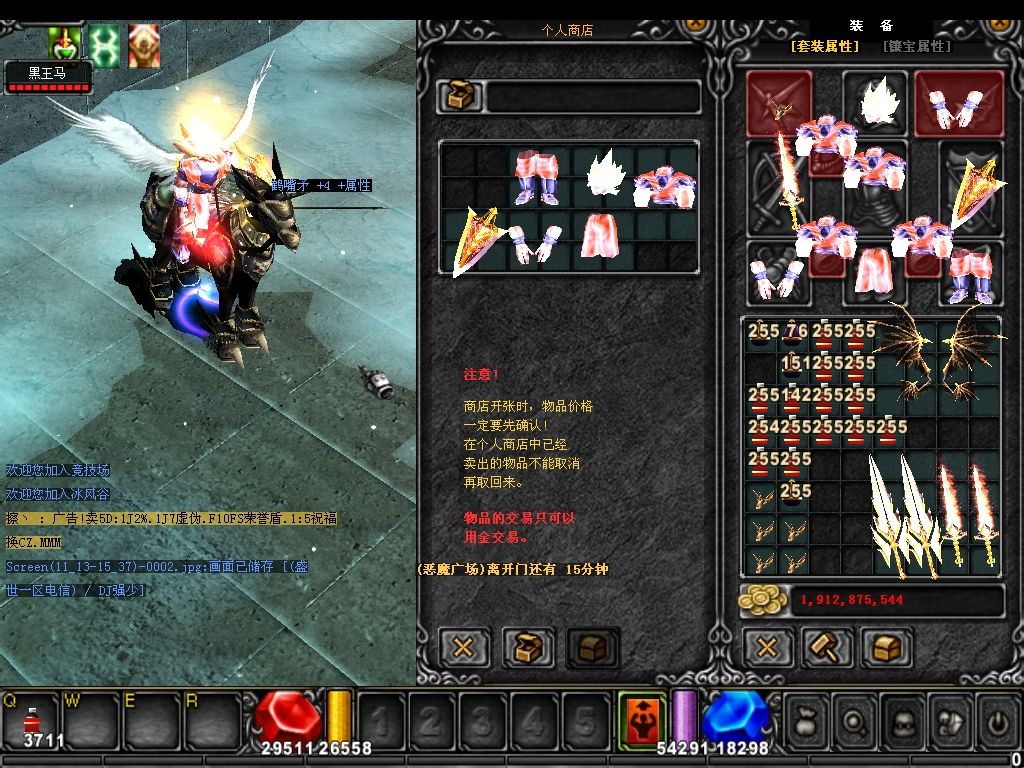Open the bag icon on the bottom bar
1024x768 pixels.
[x=807, y=717]
